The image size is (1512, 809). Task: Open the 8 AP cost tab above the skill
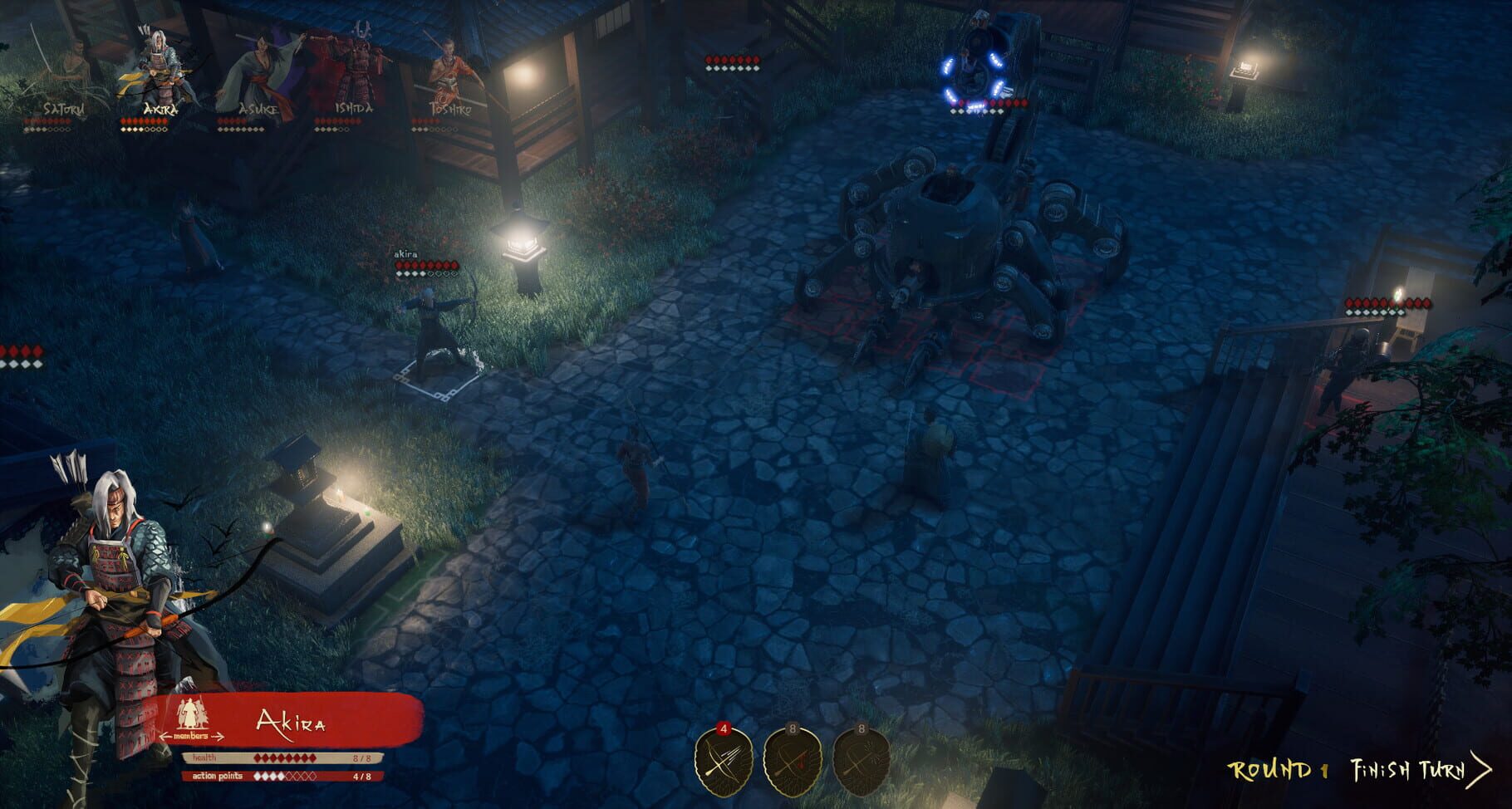793,728
